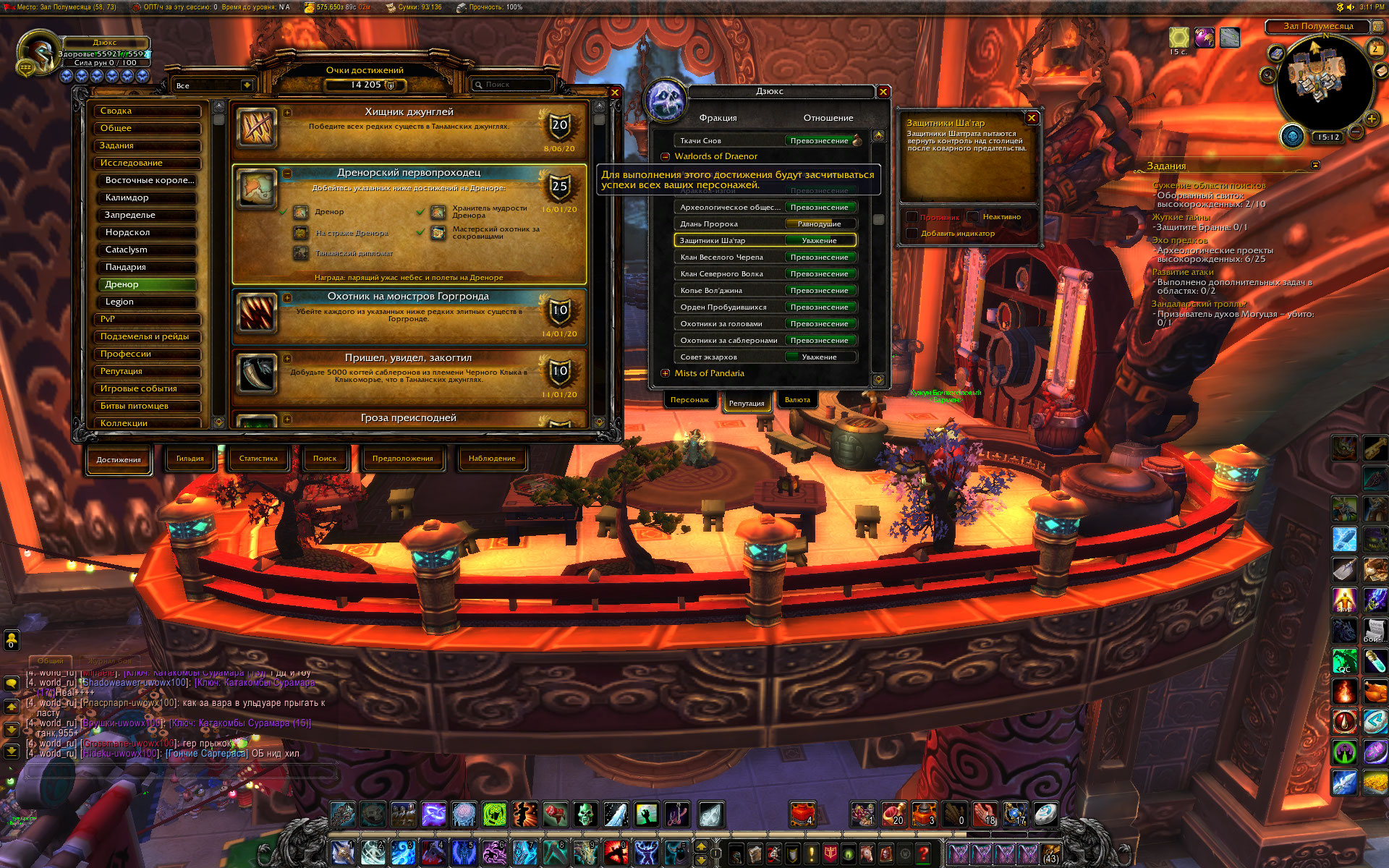1389x868 pixels.
Task: Switch to the Статистика tab
Action: (258, 459)
